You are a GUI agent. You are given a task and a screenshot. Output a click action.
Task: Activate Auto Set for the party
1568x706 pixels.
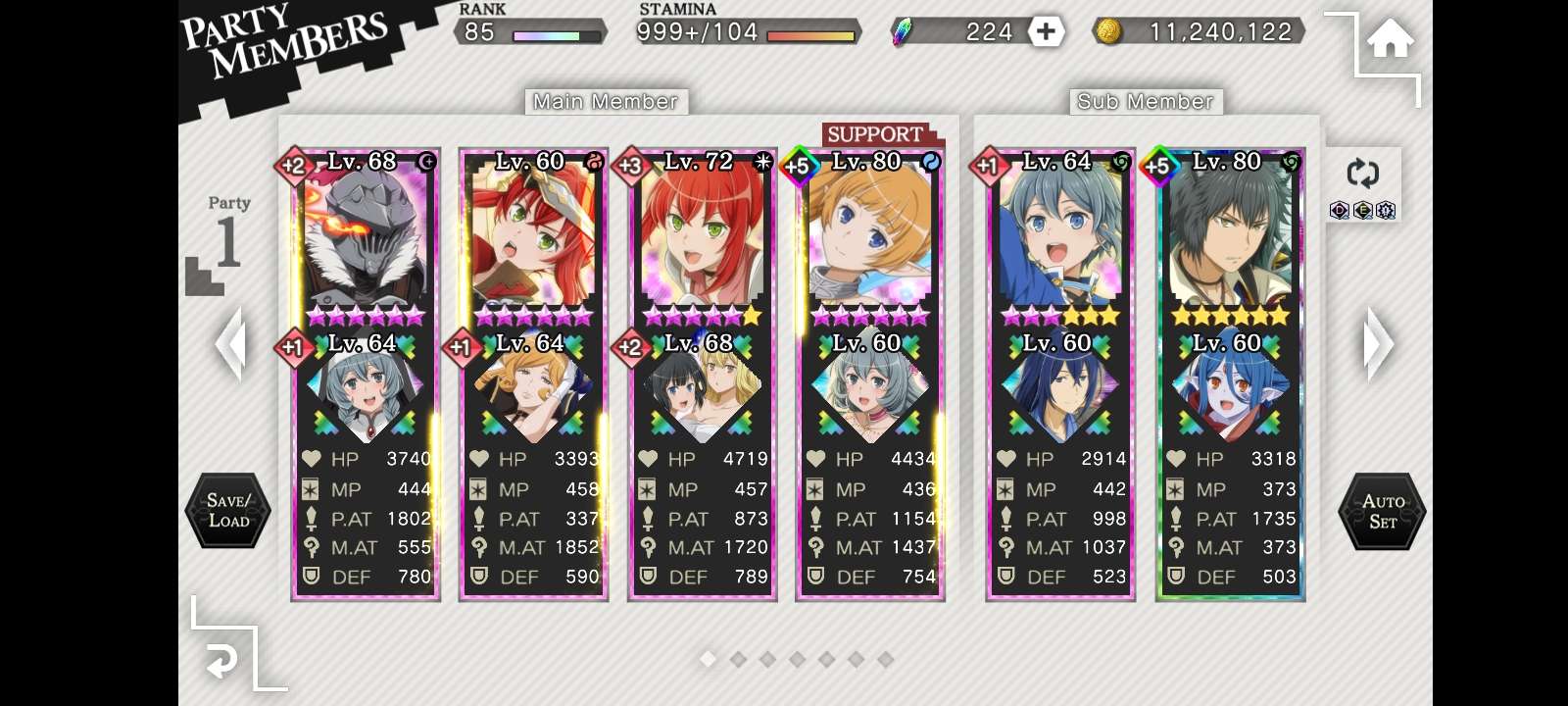click(1382, 511)
